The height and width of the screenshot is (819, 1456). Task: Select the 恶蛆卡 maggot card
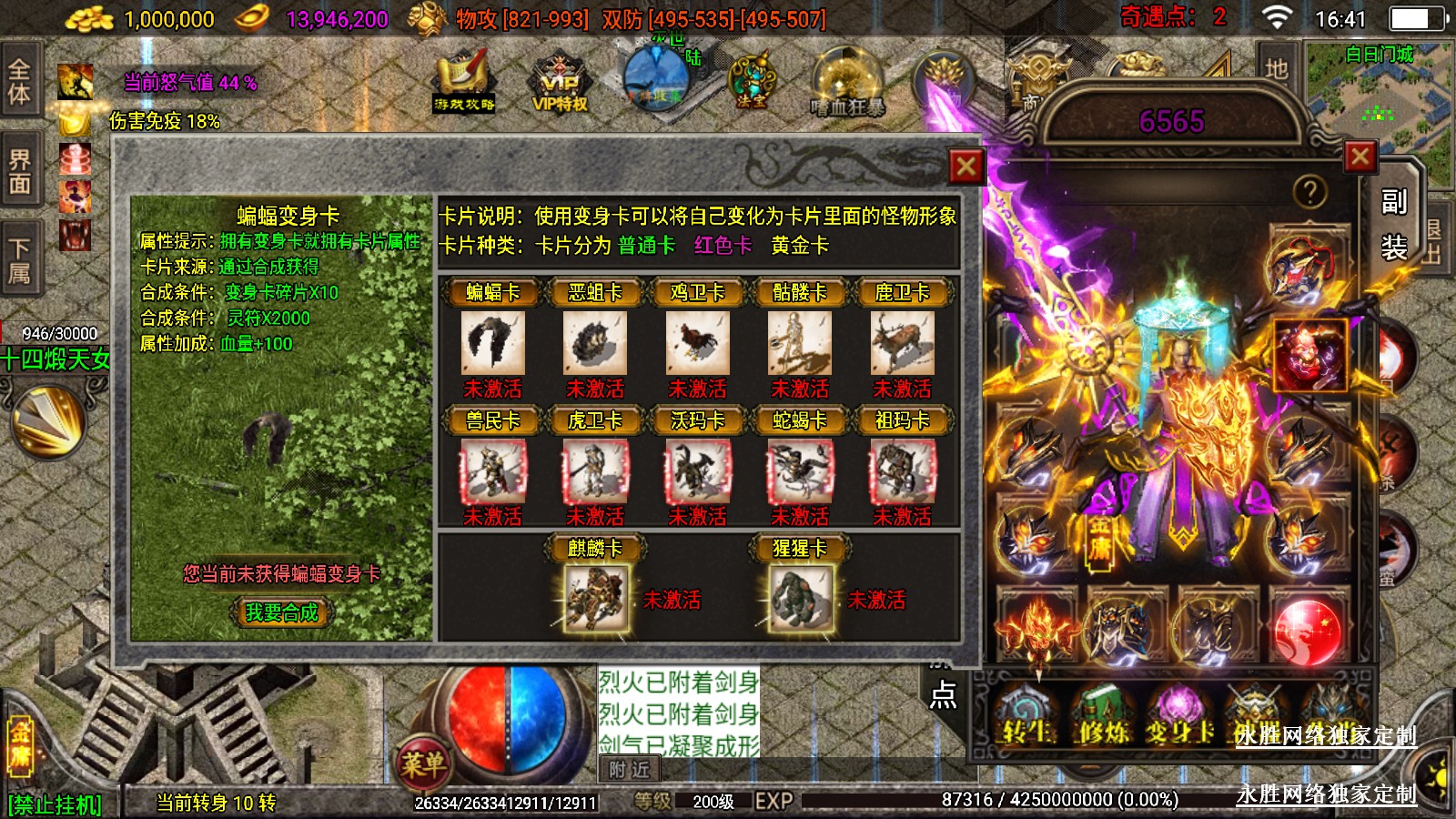595,343
